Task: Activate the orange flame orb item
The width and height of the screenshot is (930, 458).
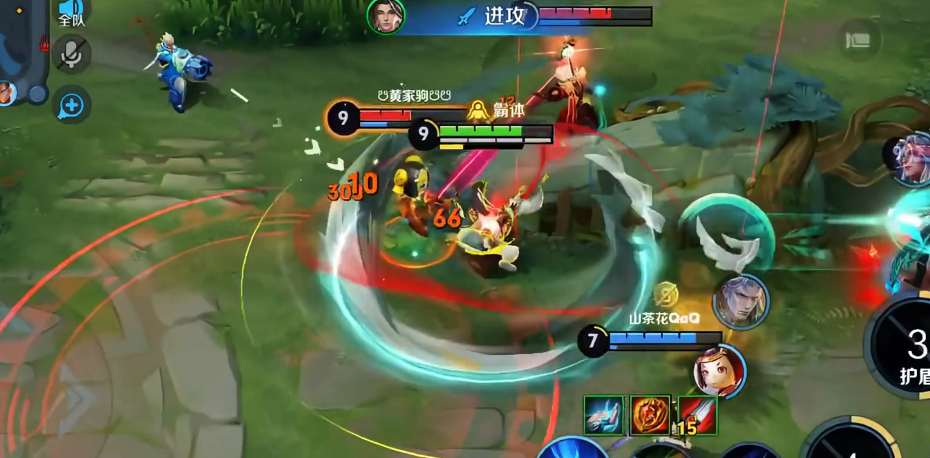Action: (650, 415)
